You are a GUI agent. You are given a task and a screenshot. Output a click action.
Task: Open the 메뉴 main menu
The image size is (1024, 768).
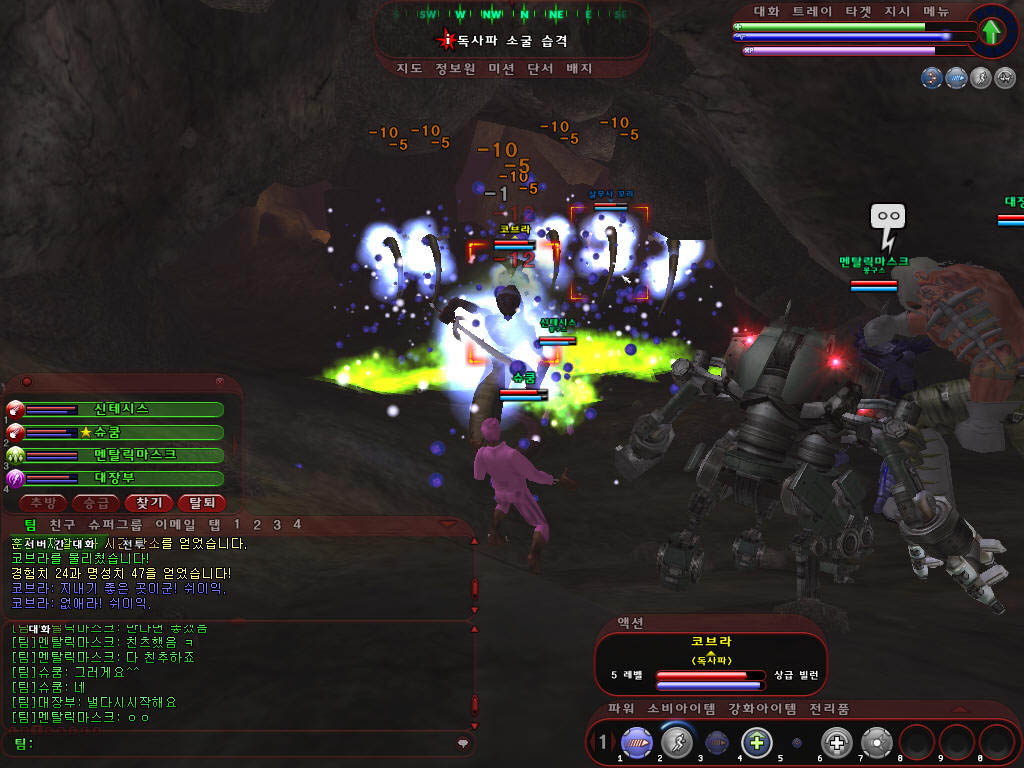click(x=937, y=11)
